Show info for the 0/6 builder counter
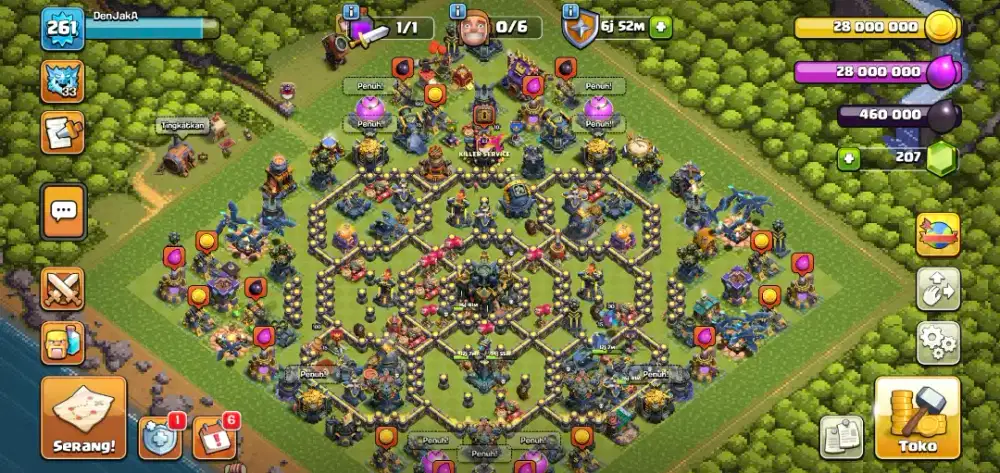This screenshot has width=1000, height=473. (x=457, y=12)
